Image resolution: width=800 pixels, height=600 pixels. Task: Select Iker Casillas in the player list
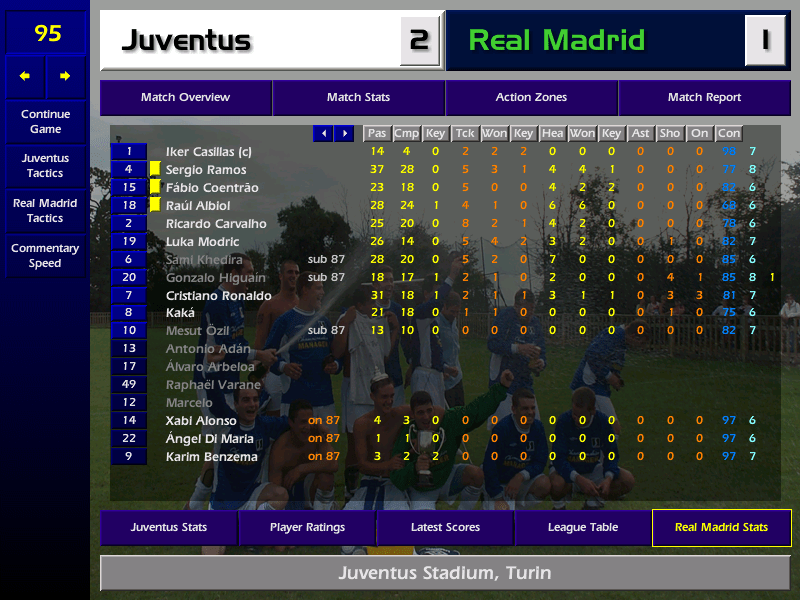208,152
